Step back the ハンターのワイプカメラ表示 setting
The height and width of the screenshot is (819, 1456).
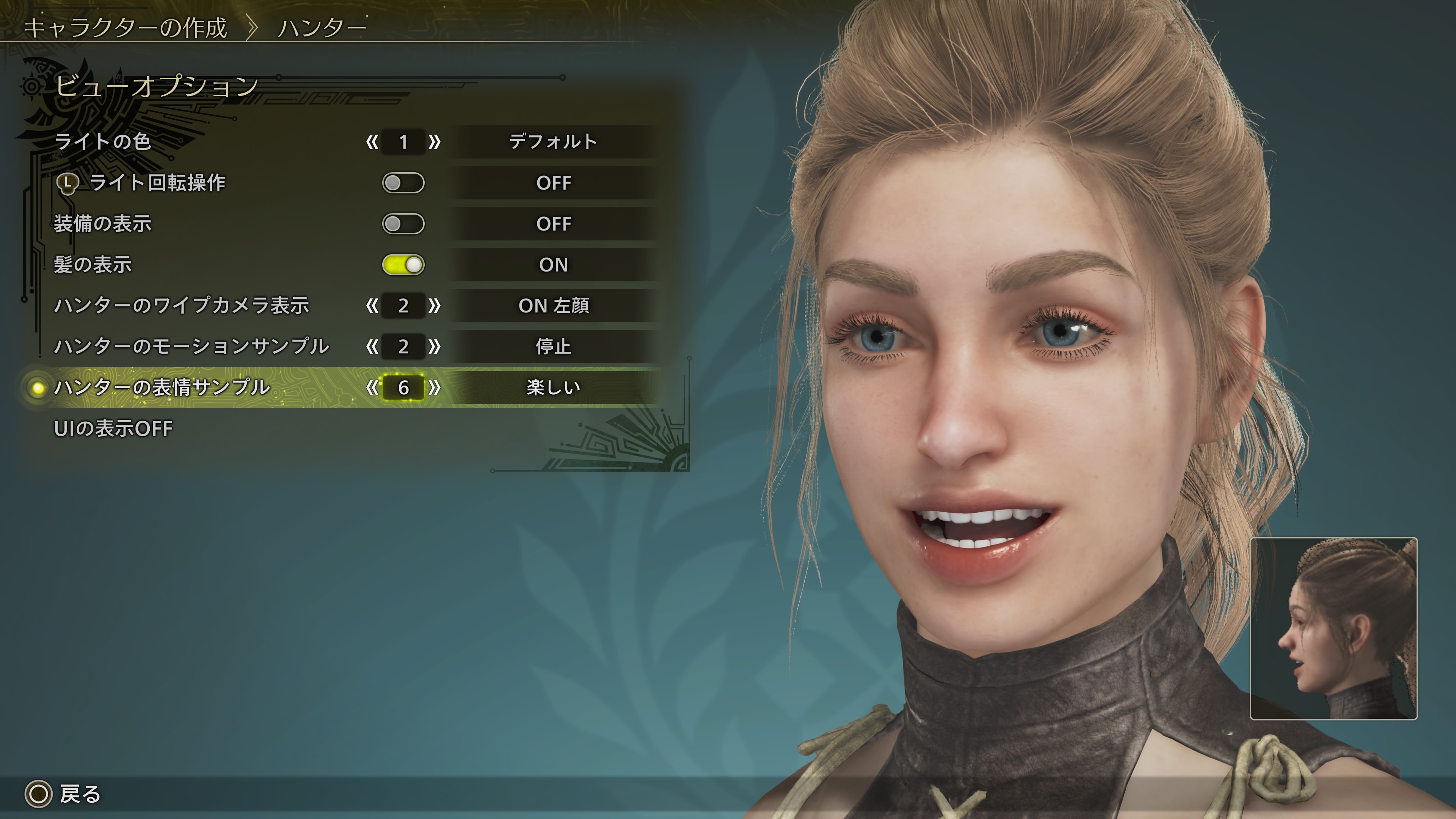(x=372, y=306)
